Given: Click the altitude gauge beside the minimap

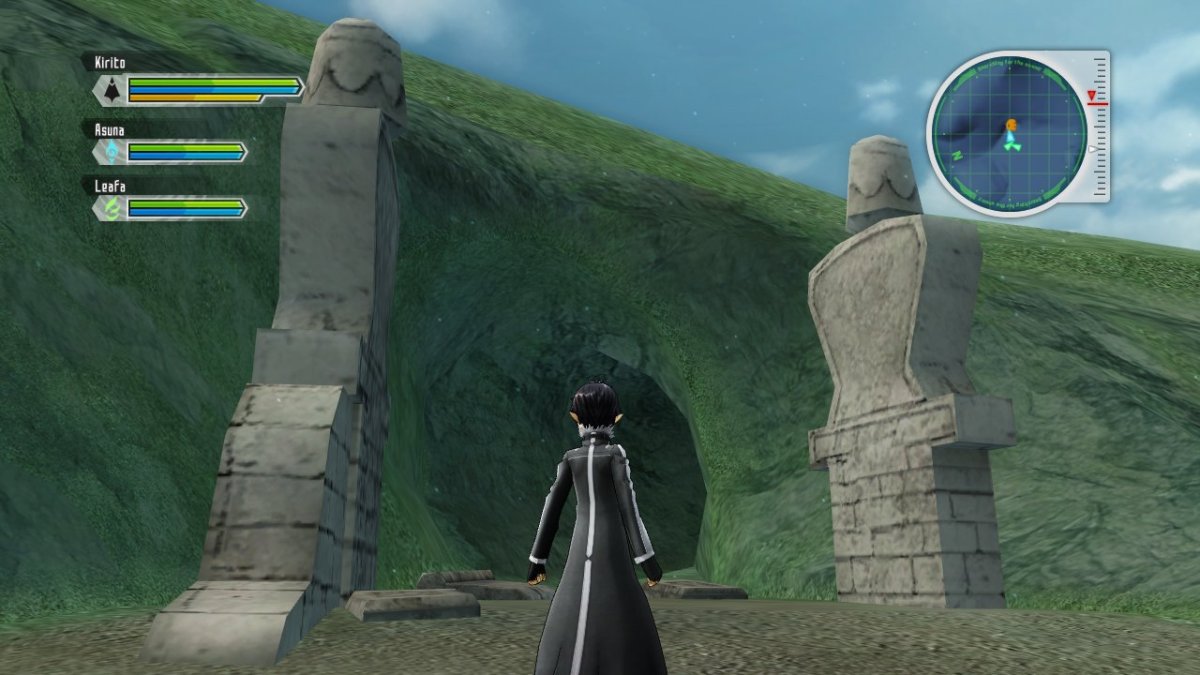Looking at the screenshot, I should click(1099, 126).
